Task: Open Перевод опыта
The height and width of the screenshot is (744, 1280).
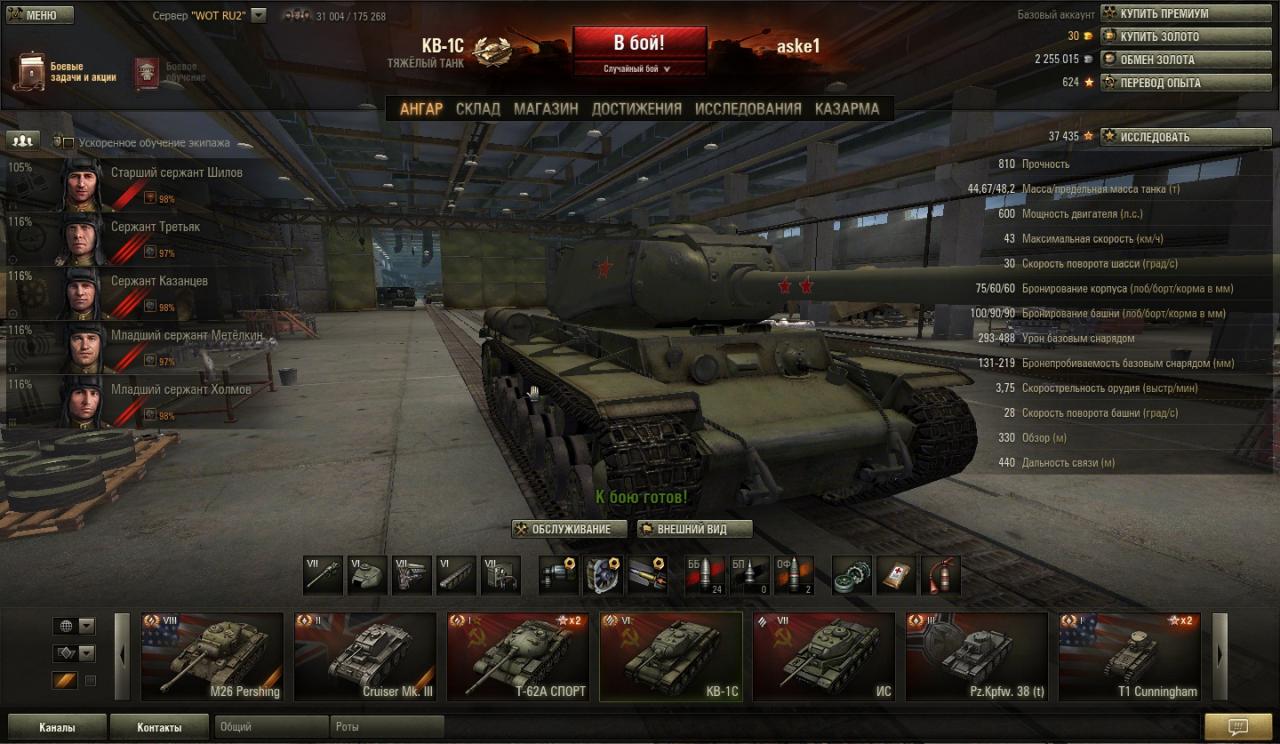Action: point(1171,83)
